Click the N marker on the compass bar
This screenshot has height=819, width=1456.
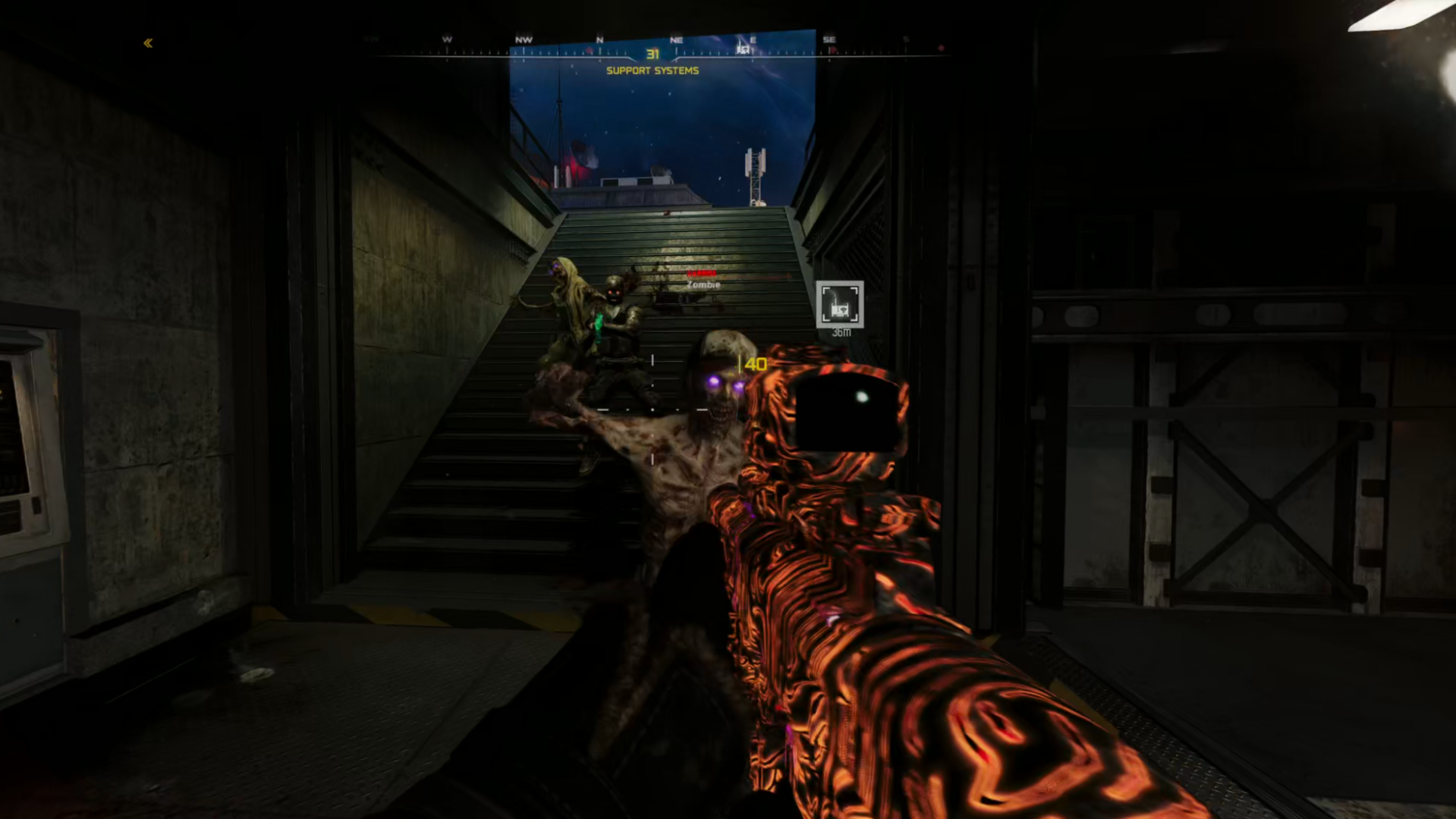[599, 39]
